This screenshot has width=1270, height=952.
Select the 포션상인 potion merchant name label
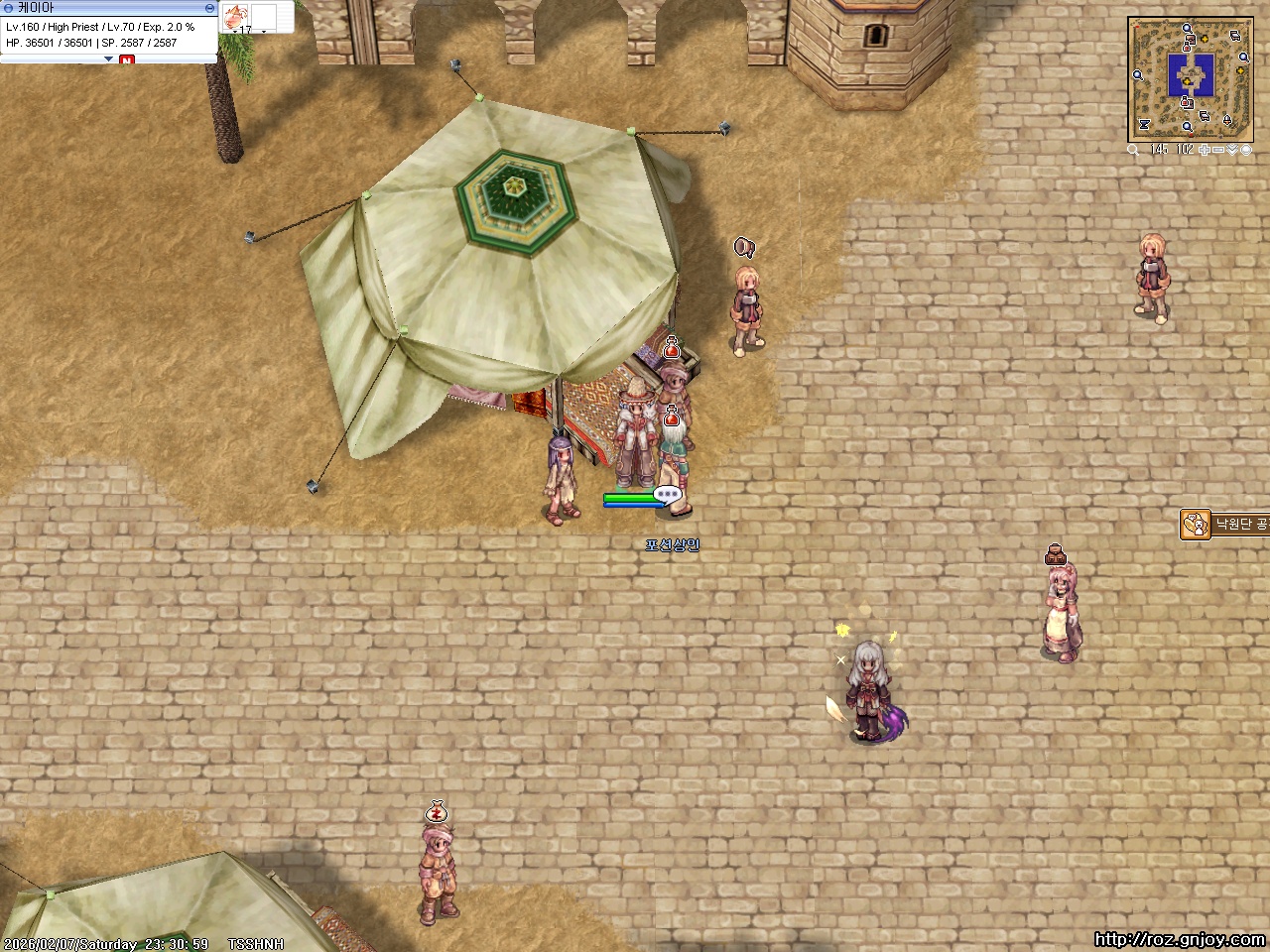[673, 544]
